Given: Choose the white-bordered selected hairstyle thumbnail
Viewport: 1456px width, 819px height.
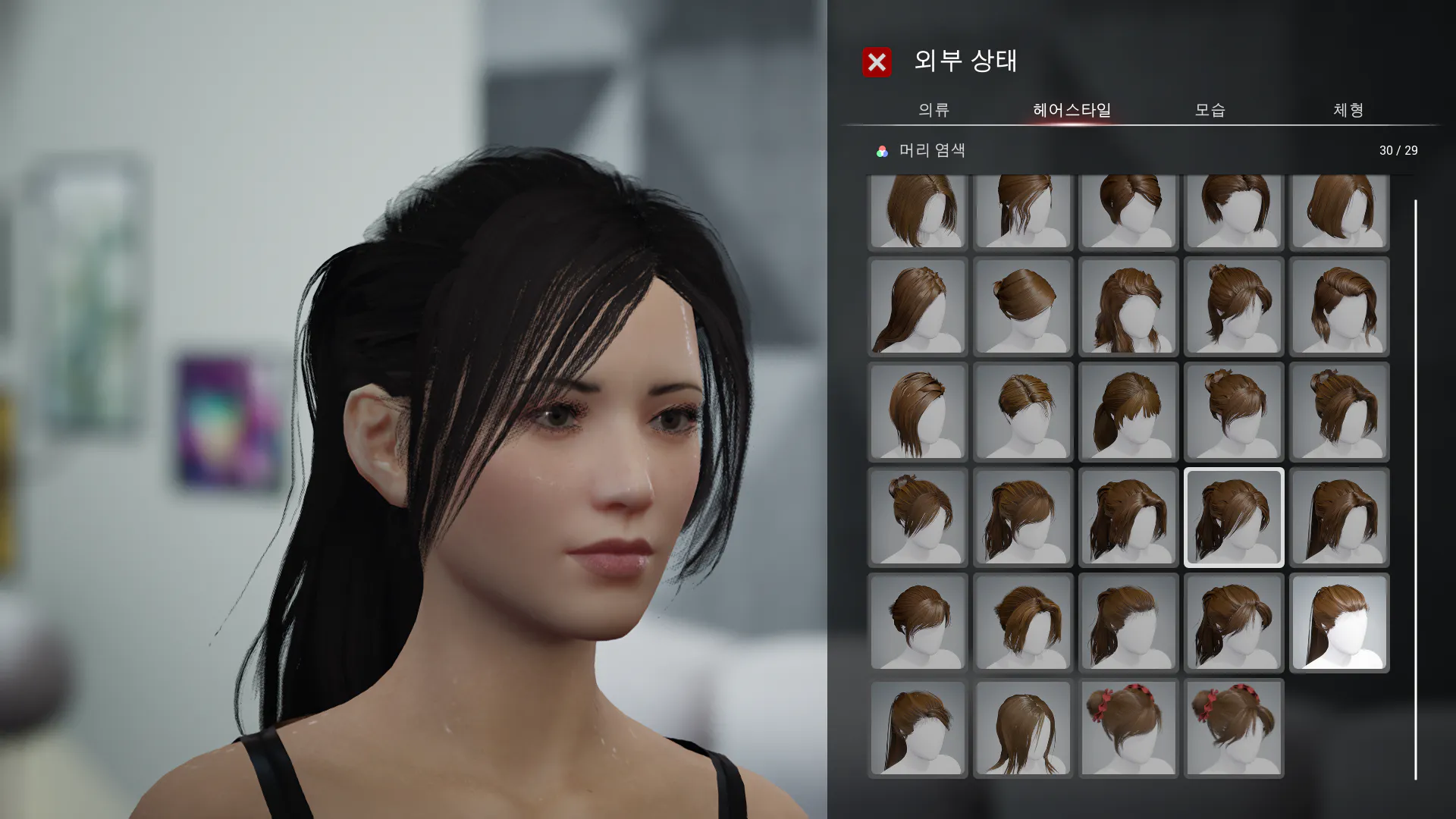Looking at the screenshot, I should (x=1234, y=517).
